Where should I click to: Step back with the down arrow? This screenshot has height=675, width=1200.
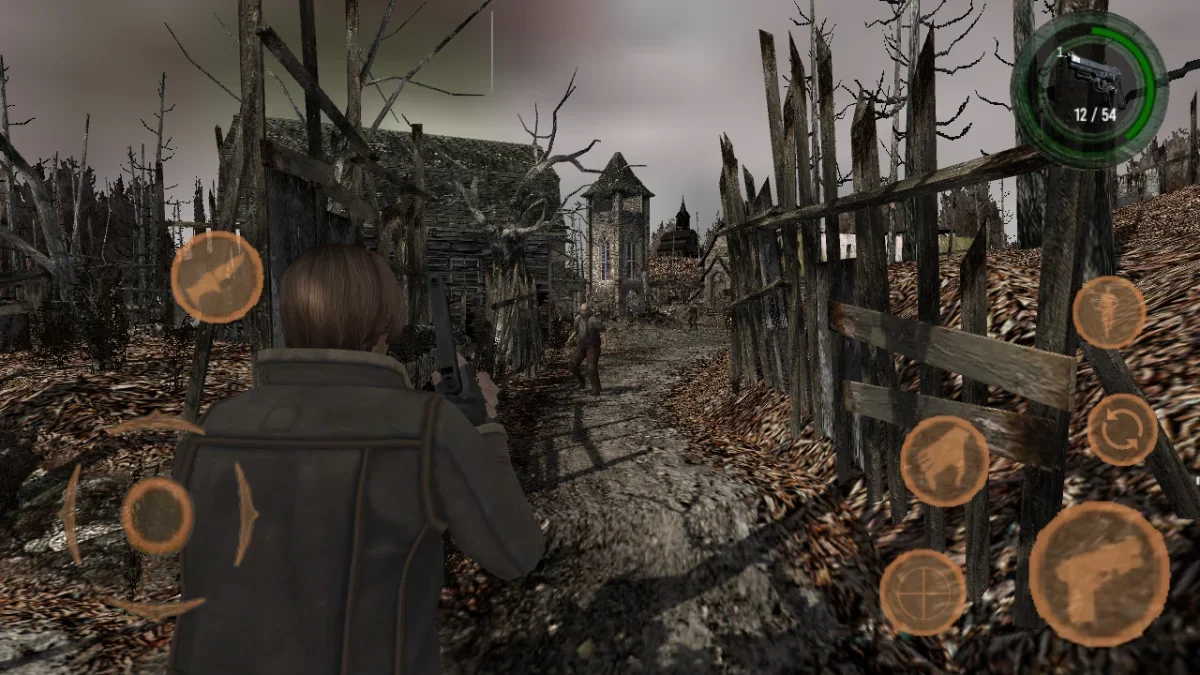(x=155, y=606)
